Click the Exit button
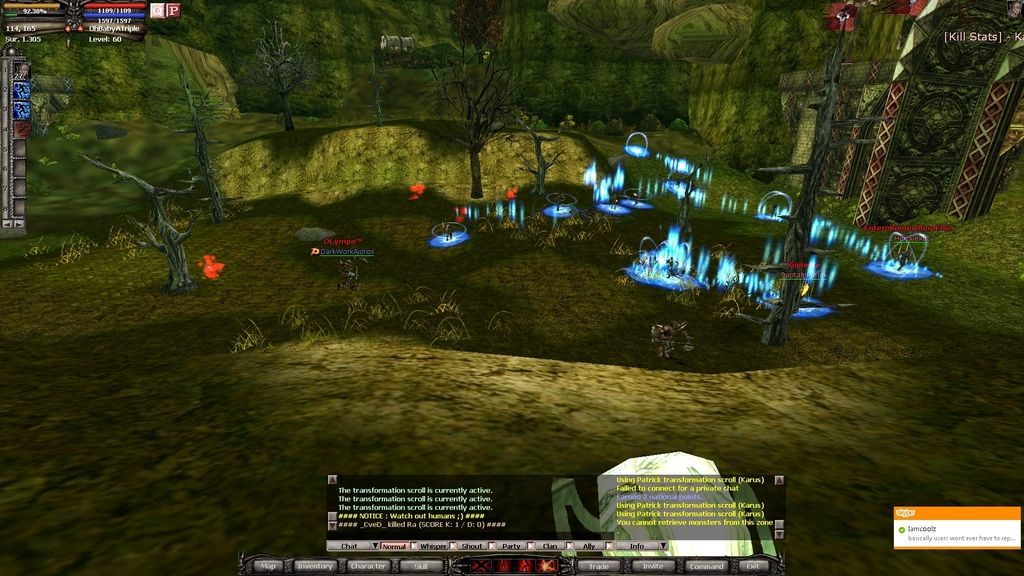Image resolution: width=1024 pixels, height=576 pixels. pyautogui.click(x=753, y=566)
